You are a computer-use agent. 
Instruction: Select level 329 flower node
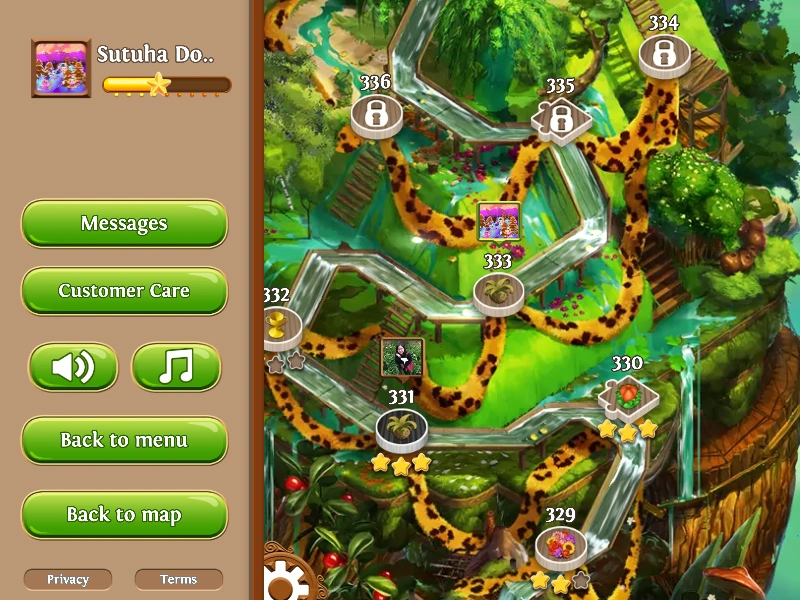[560, 546]
